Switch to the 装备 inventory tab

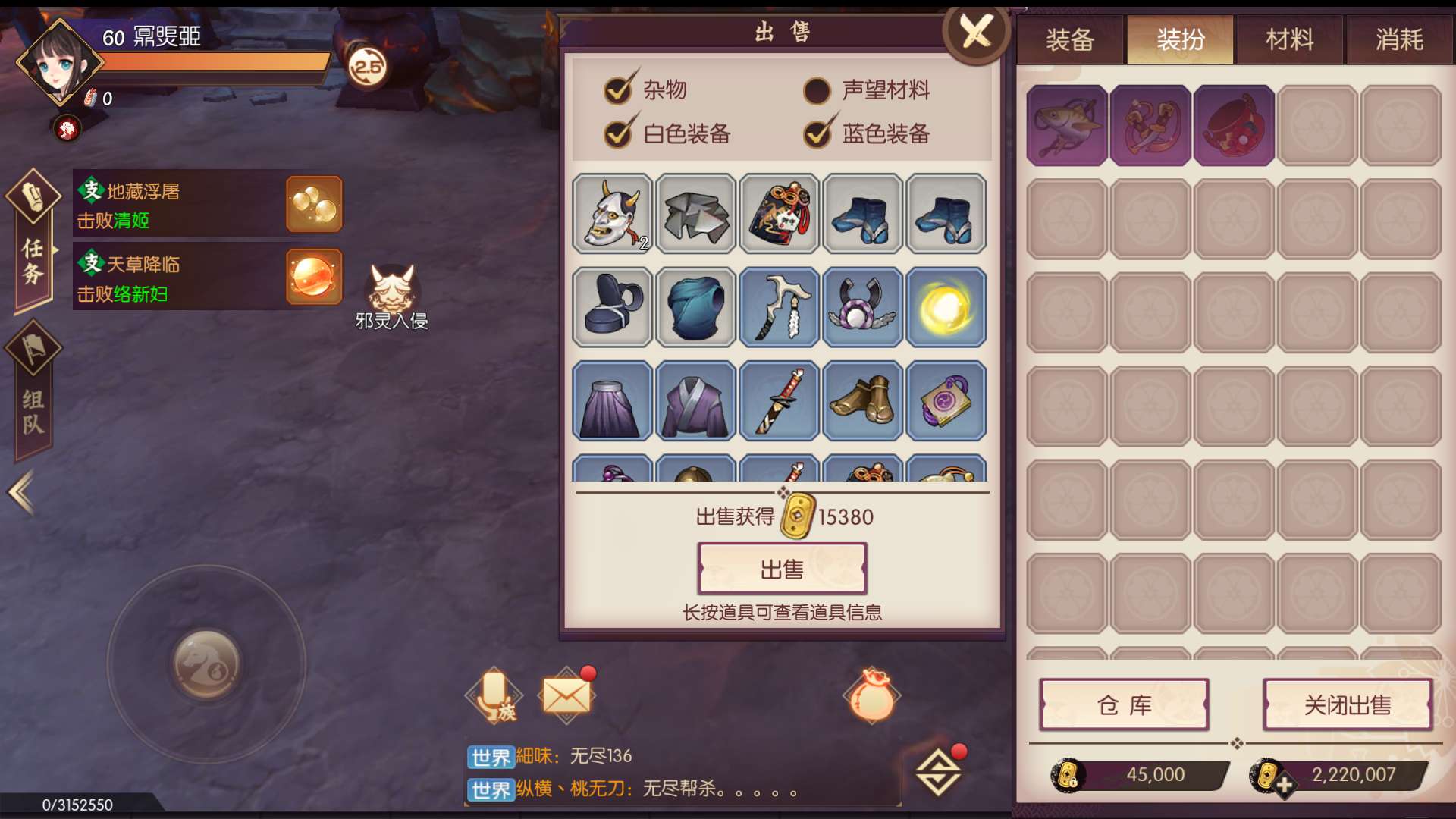pyautogui.click(x=1070, y=39)
